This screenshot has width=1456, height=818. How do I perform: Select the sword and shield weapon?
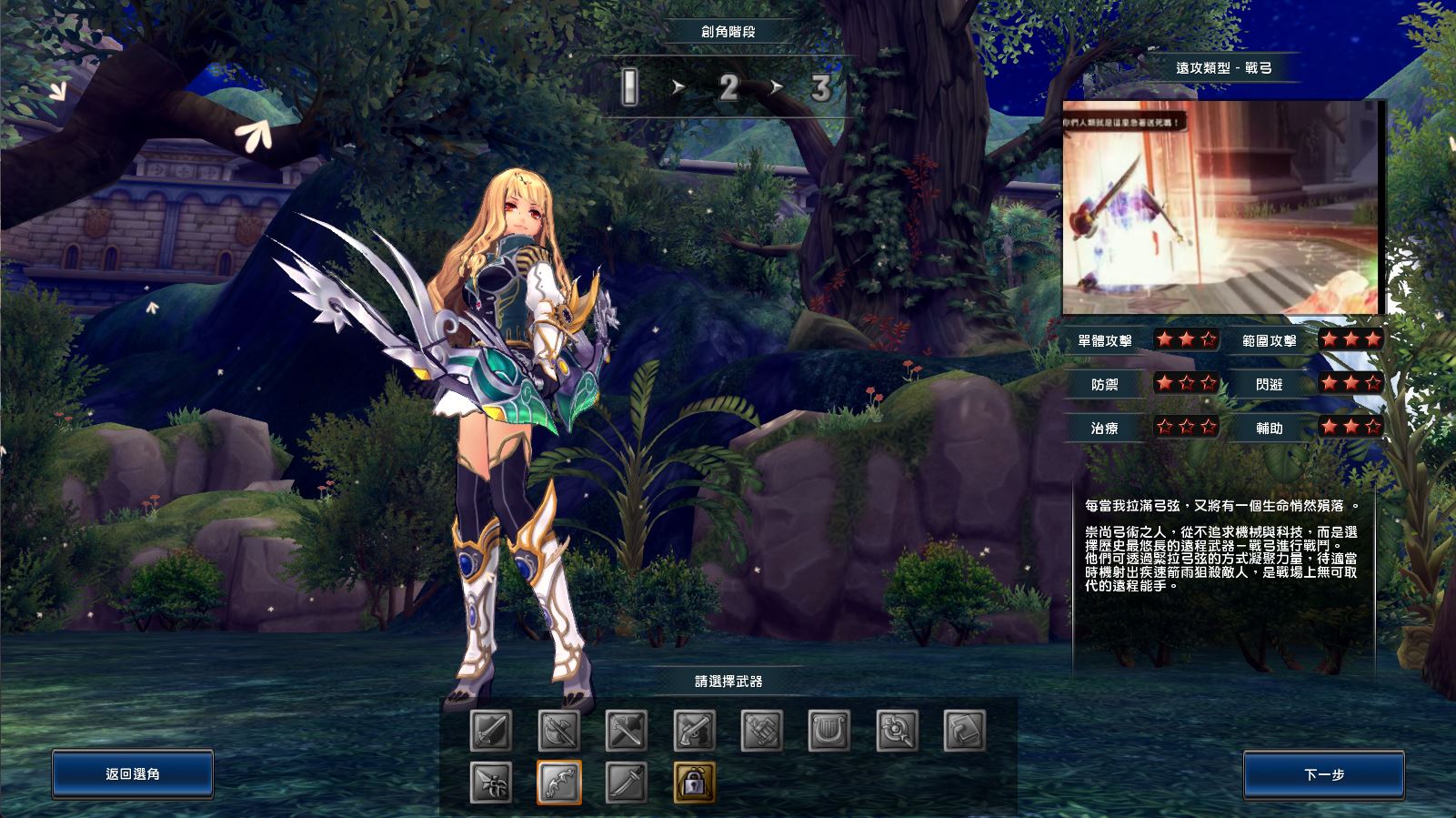coord(490,731)
